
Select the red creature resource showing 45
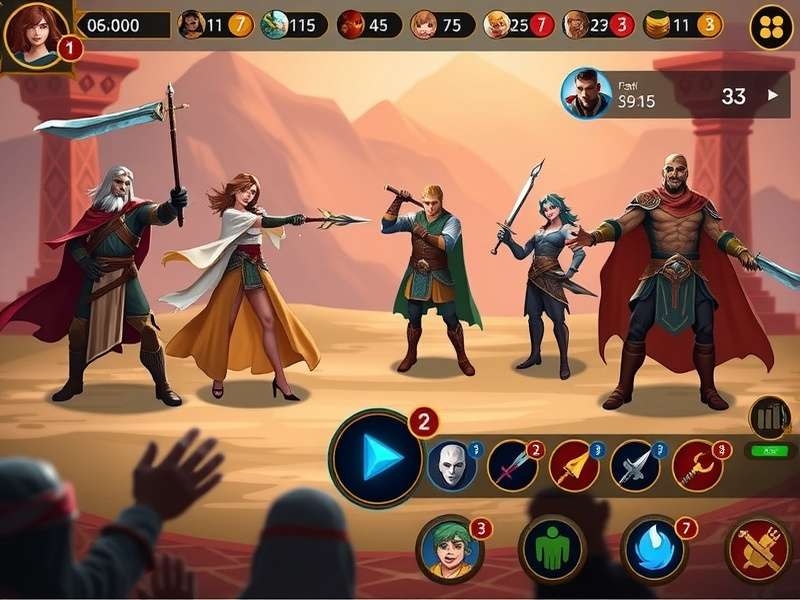coord(351,25)
